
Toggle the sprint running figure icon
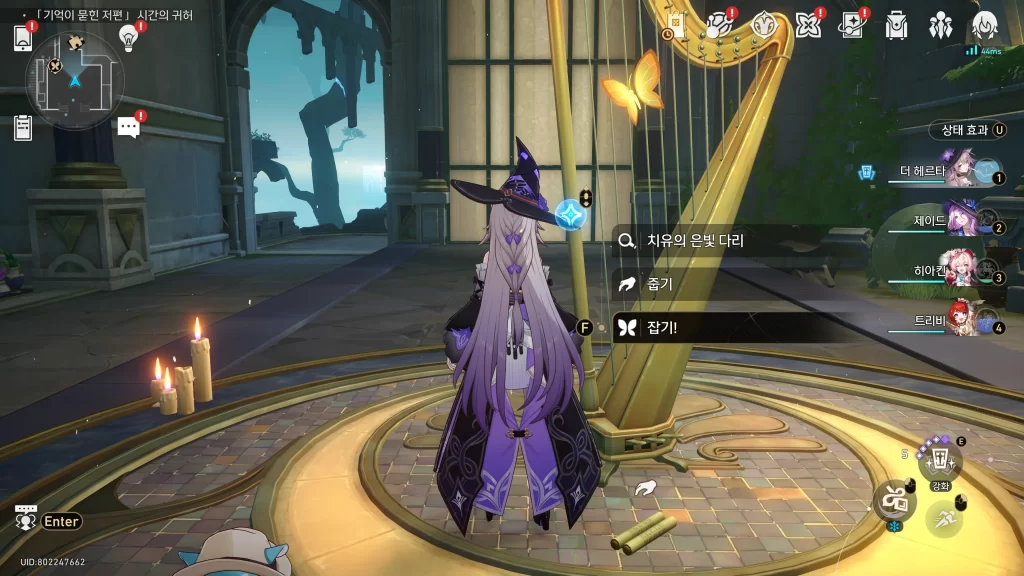(943, 519)
